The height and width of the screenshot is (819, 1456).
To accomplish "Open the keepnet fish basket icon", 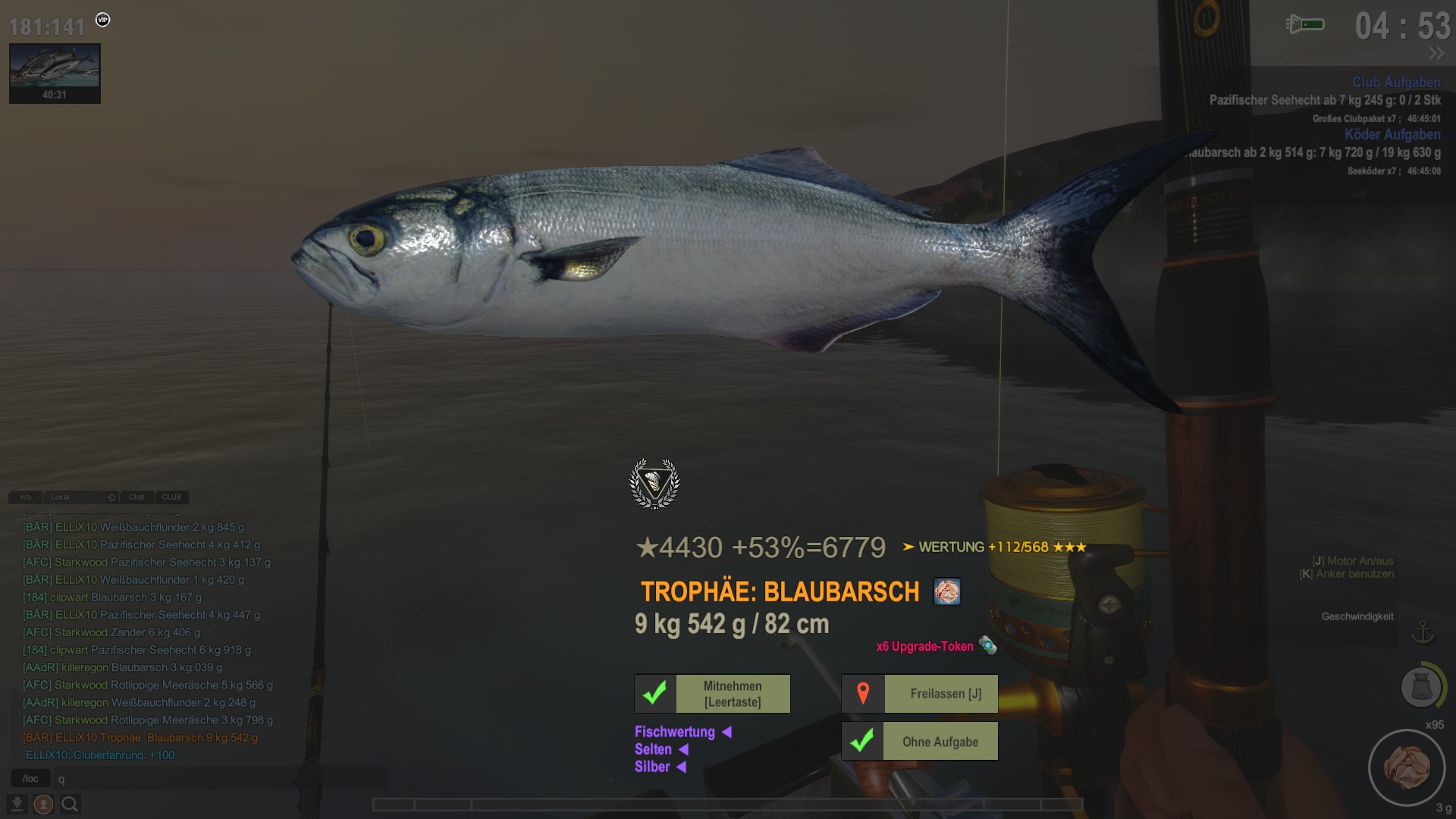I will (x=1420, y=687).
